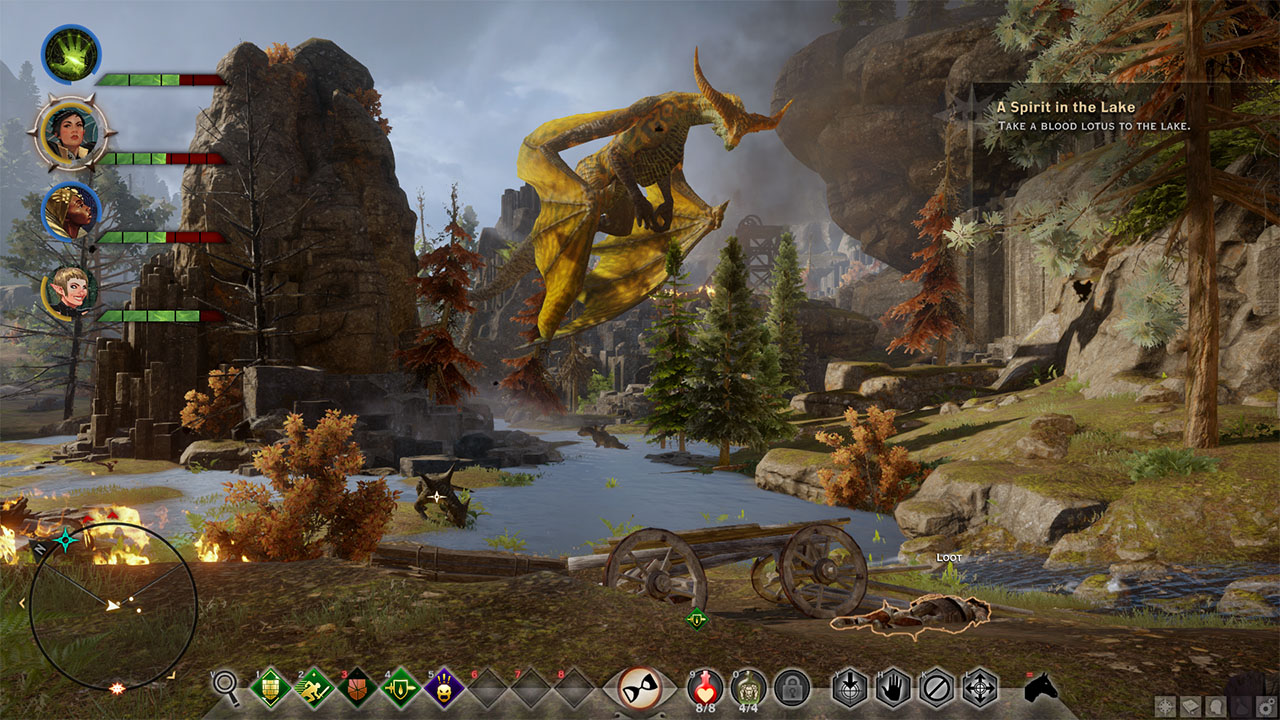Issue the open-hand hold position command

[x=893, y=688]
